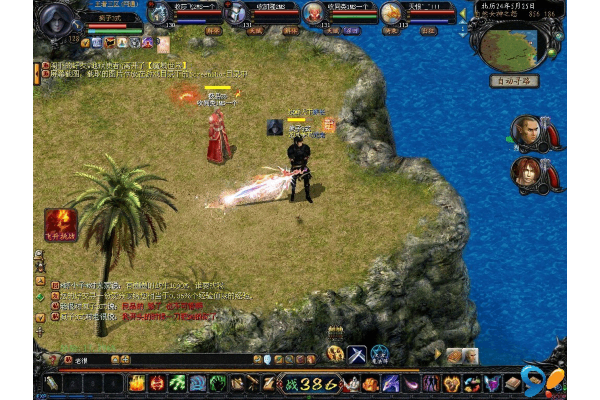Use the green claw skill on hotbar

pyautogui.click(x=177, y=383)
